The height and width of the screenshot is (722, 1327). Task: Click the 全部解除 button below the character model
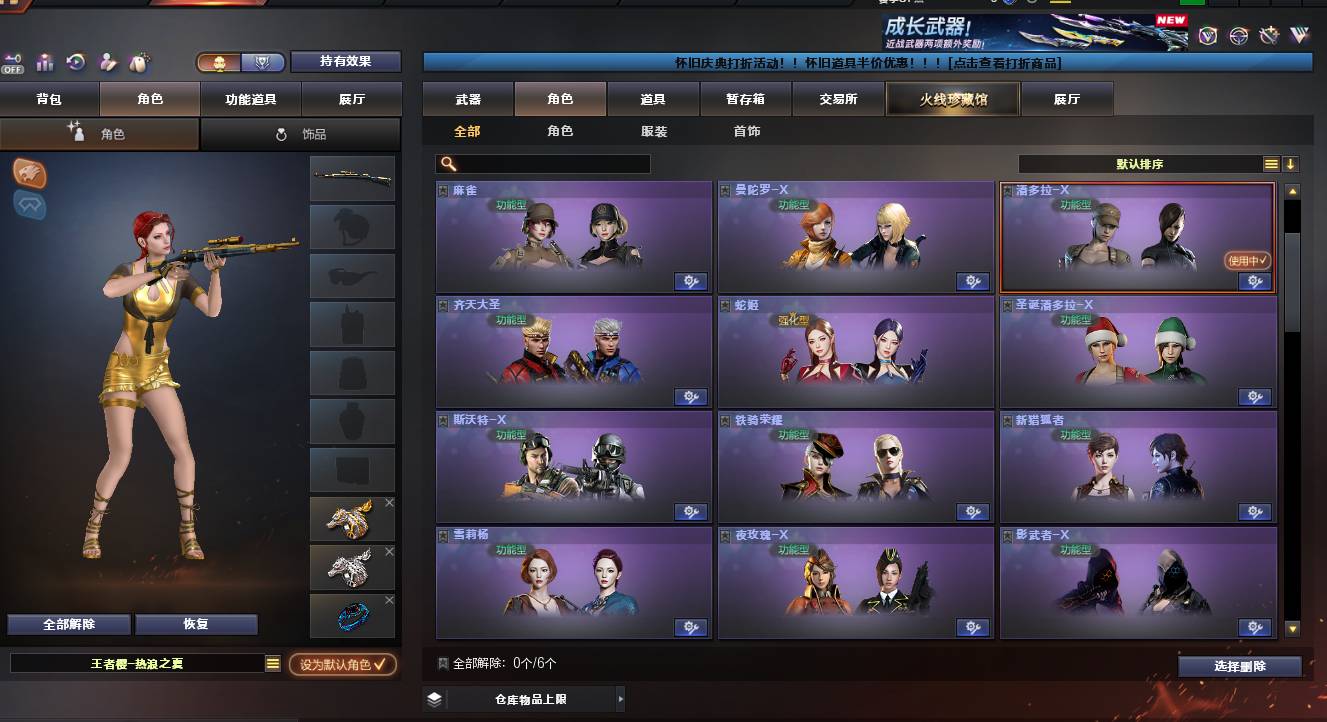click(x=67, y=623)
